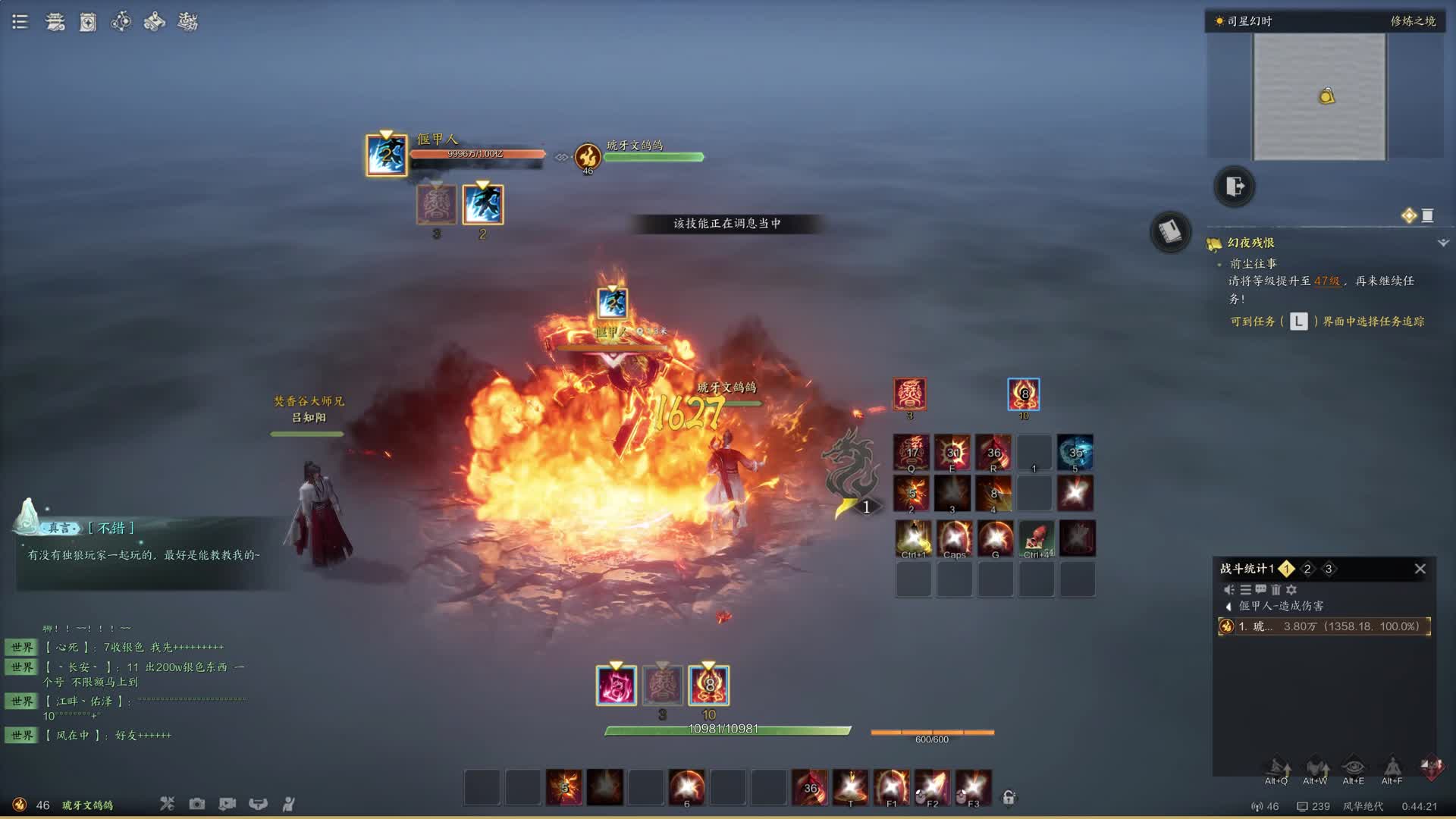Click the exit instance door button
This screenshot has width=1456, height=819.
click(1234, 186)
